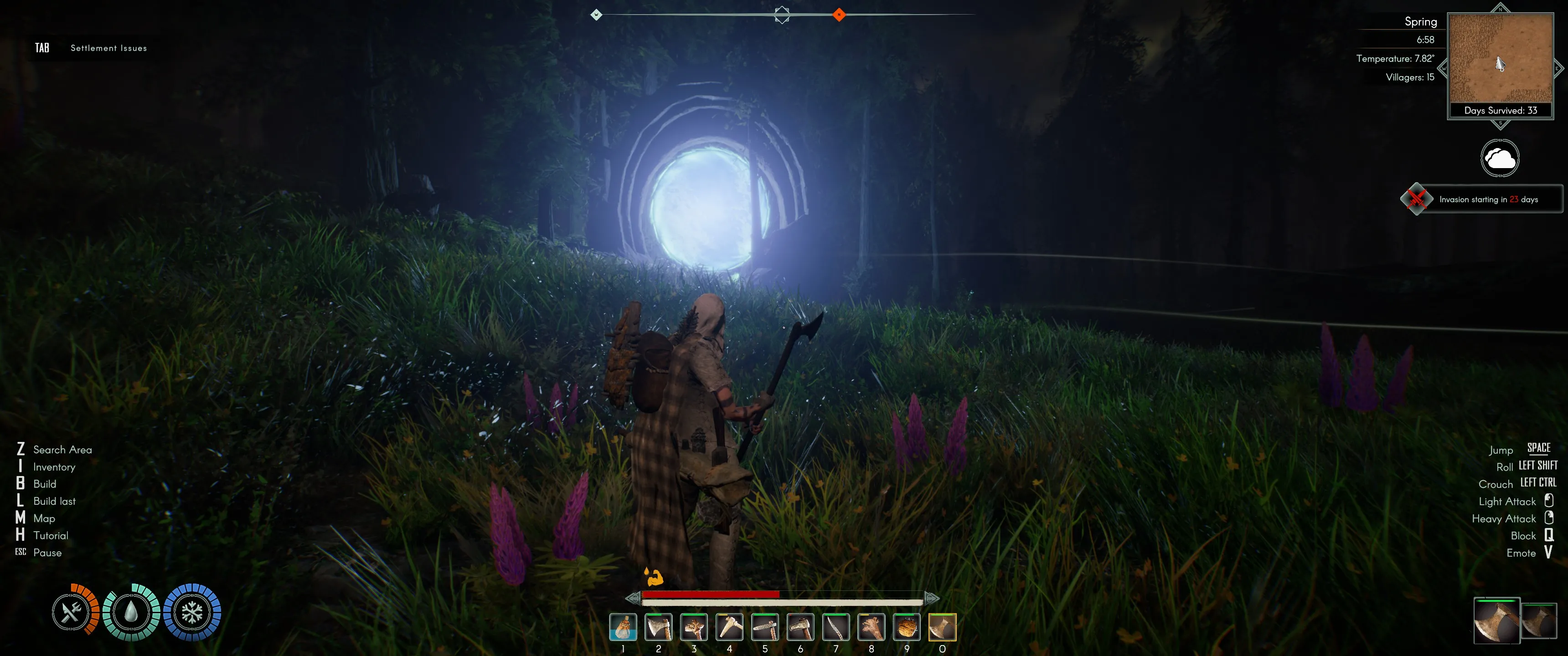The image size is (1568, 656).
Task: Click the Build last shortcut label
Action: coord(54,501)
